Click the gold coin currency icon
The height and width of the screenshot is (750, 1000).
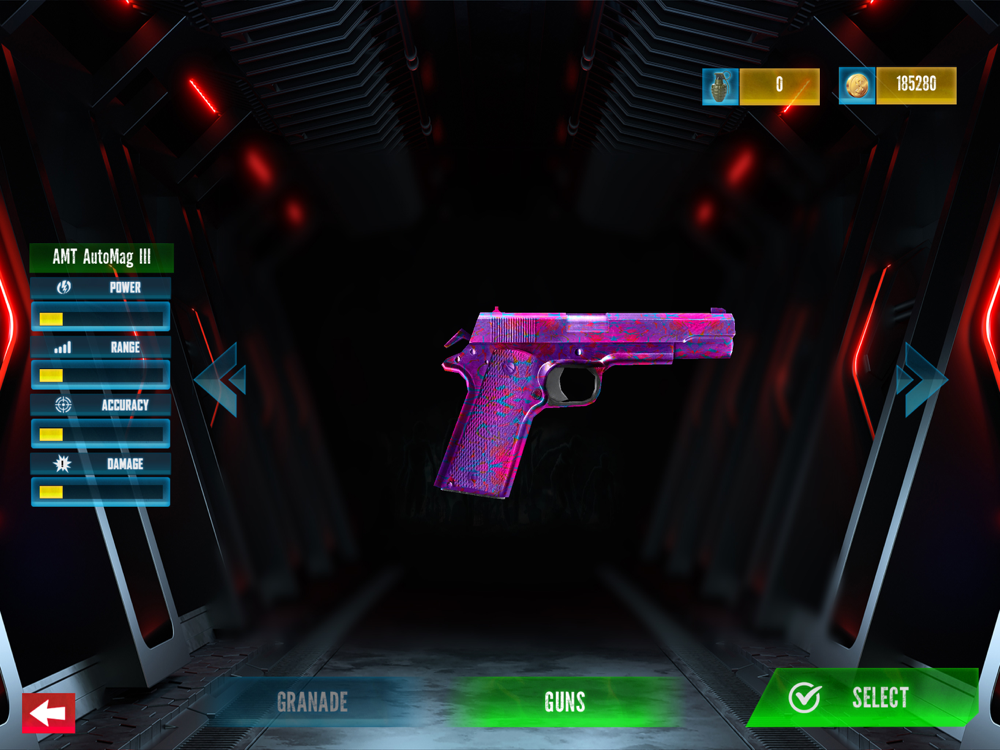click(857, 86)
